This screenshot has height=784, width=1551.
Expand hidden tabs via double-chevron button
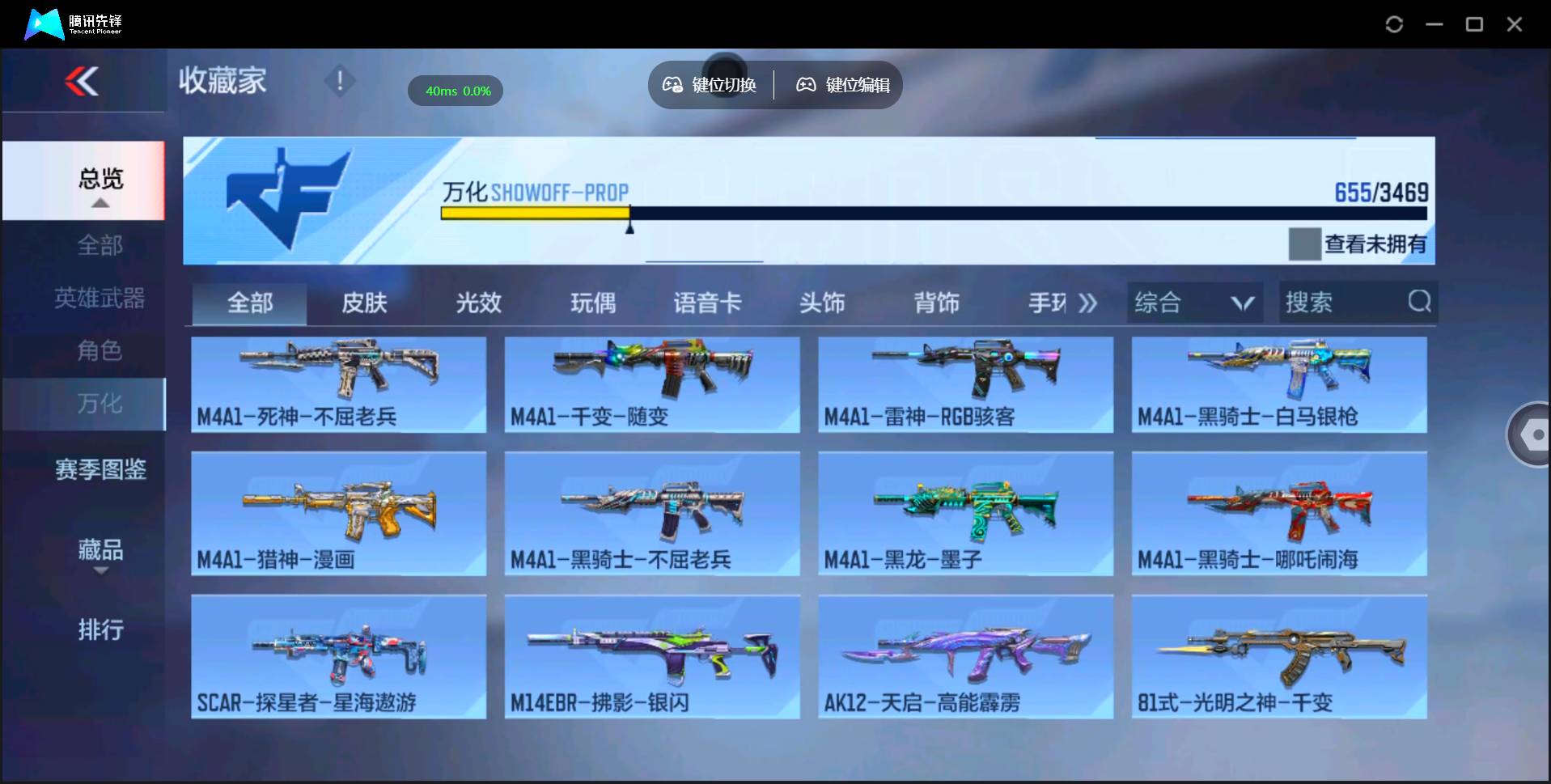(x=1088, y=302)
